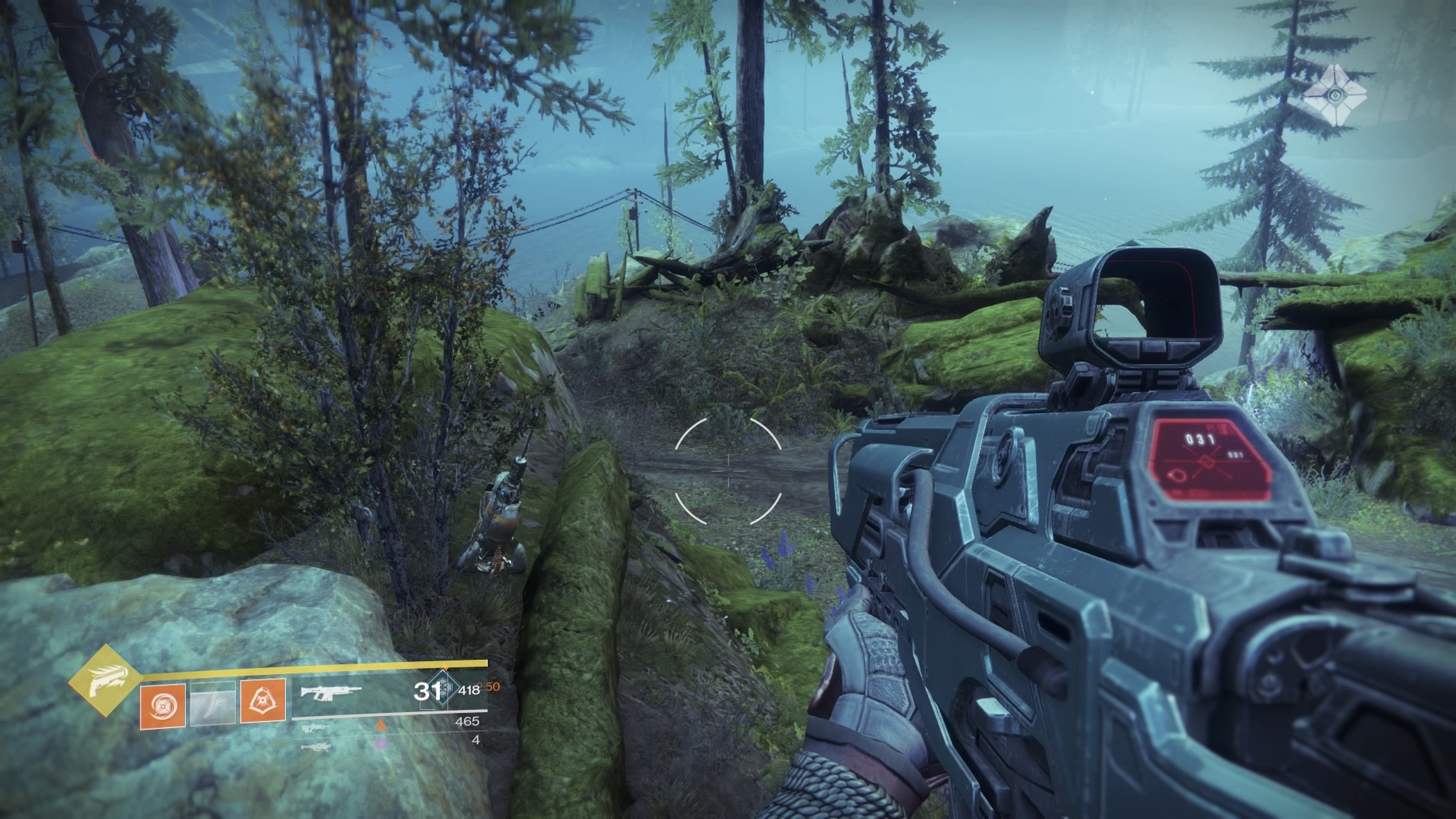
Task: Select the orange swirl grenade ability
Action: click(162, 704)
